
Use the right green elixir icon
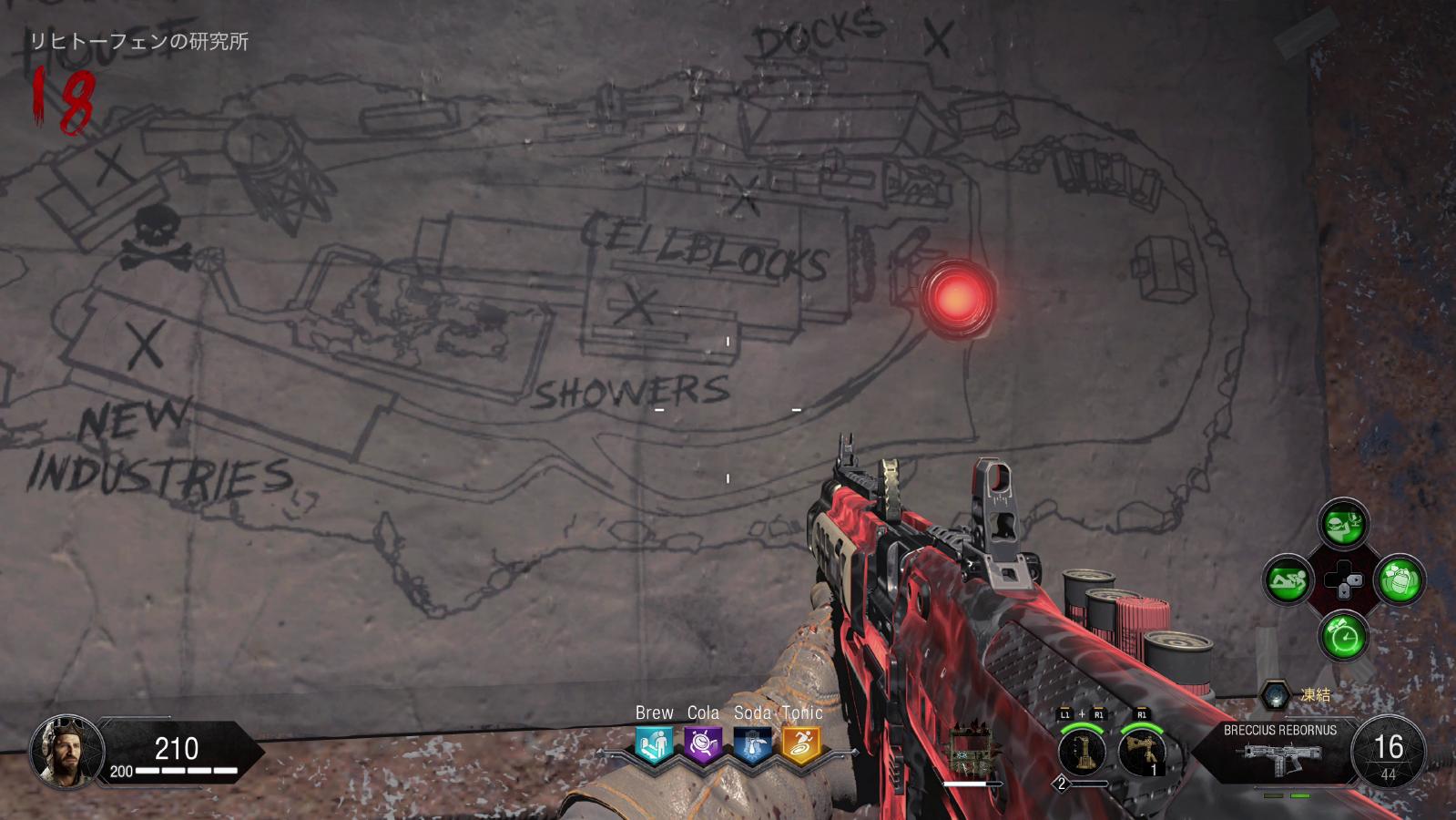point(1400,579)
